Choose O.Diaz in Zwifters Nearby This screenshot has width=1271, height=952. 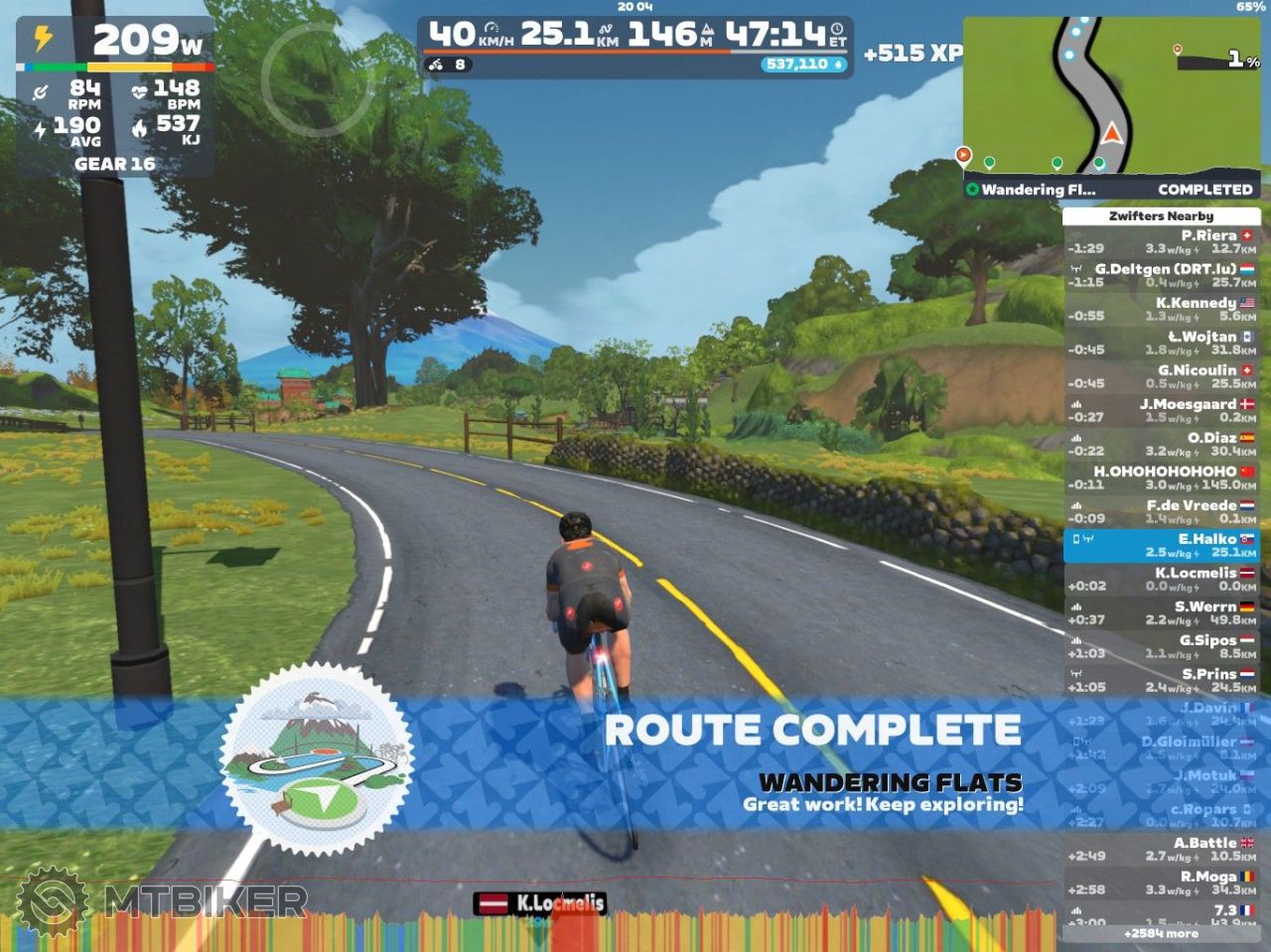pos(1161,445)
